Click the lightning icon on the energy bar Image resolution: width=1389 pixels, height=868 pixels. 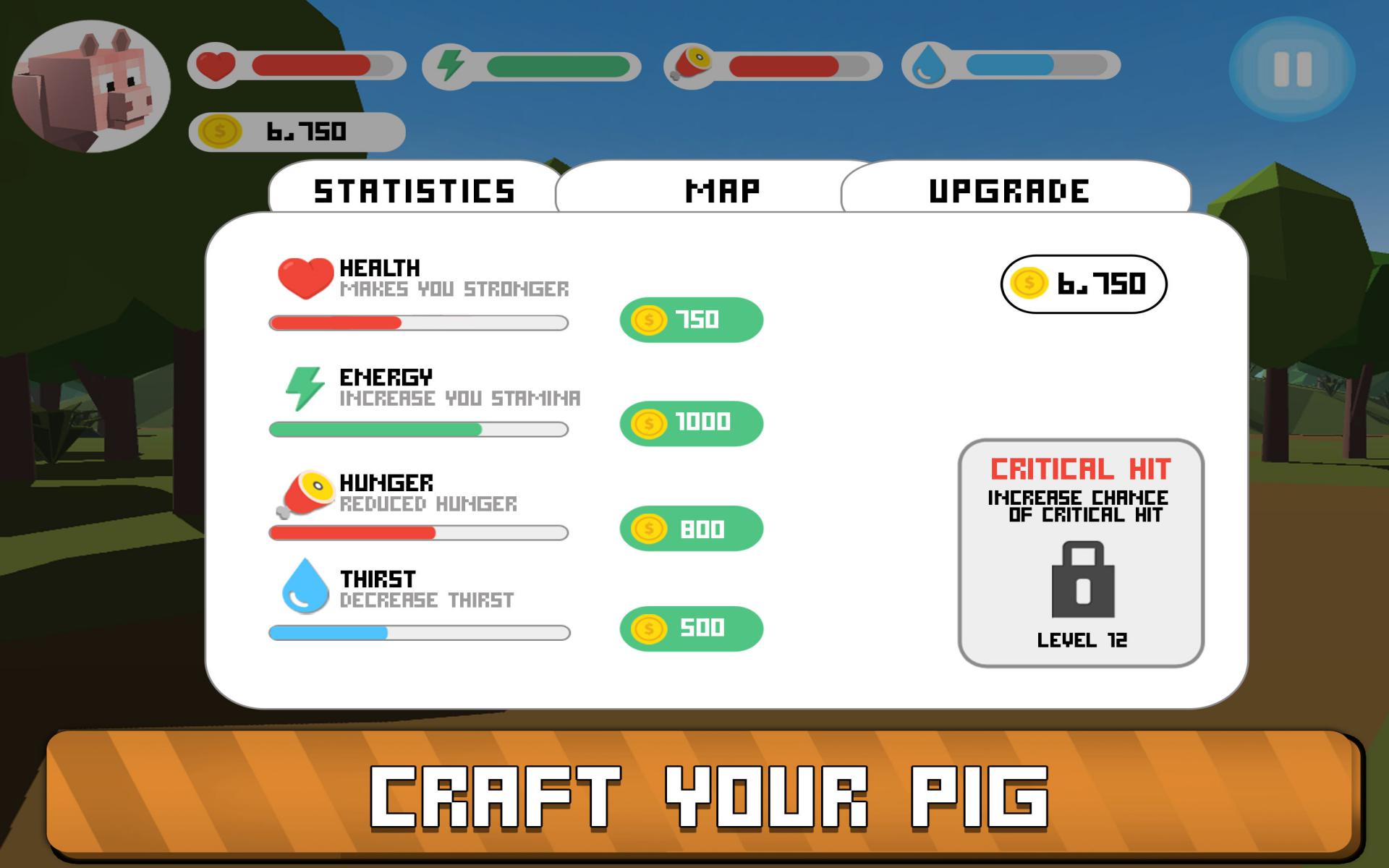pyautogui.click(x=451, y=65)
